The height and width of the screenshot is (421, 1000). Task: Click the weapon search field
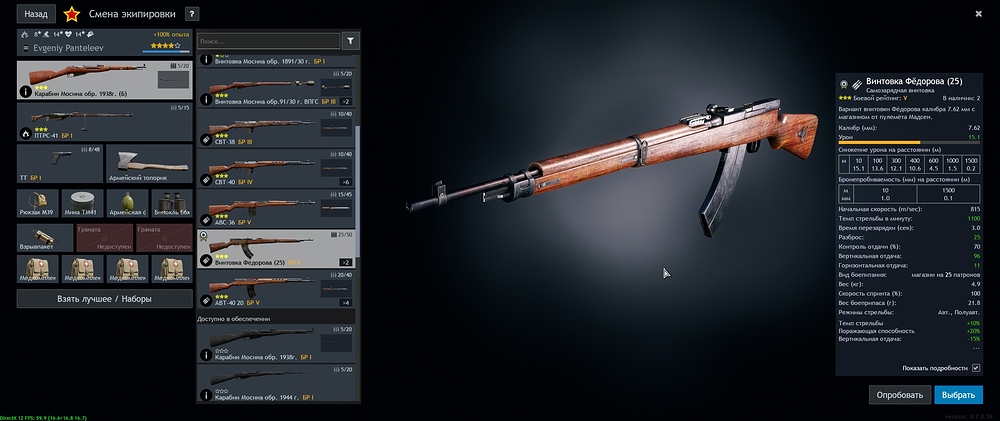coord(268,41)
